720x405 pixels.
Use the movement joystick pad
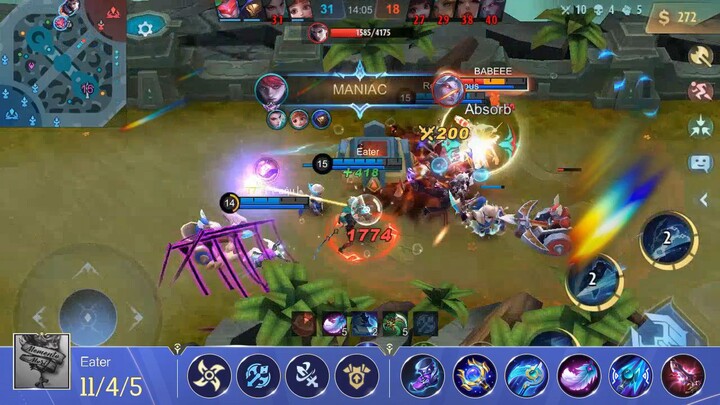pyautogui.click(x=88, y=312)
